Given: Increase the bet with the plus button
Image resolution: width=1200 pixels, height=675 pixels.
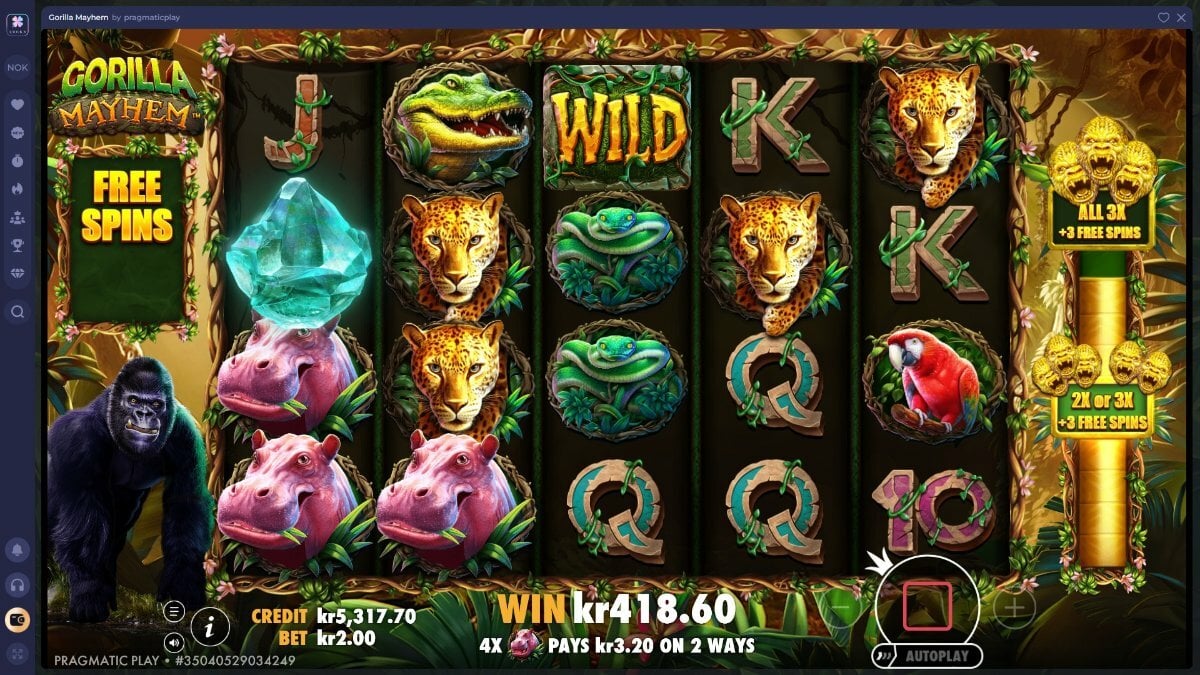Looking at the screenshot, I should pyautogui.click(x=1013, y=608).
